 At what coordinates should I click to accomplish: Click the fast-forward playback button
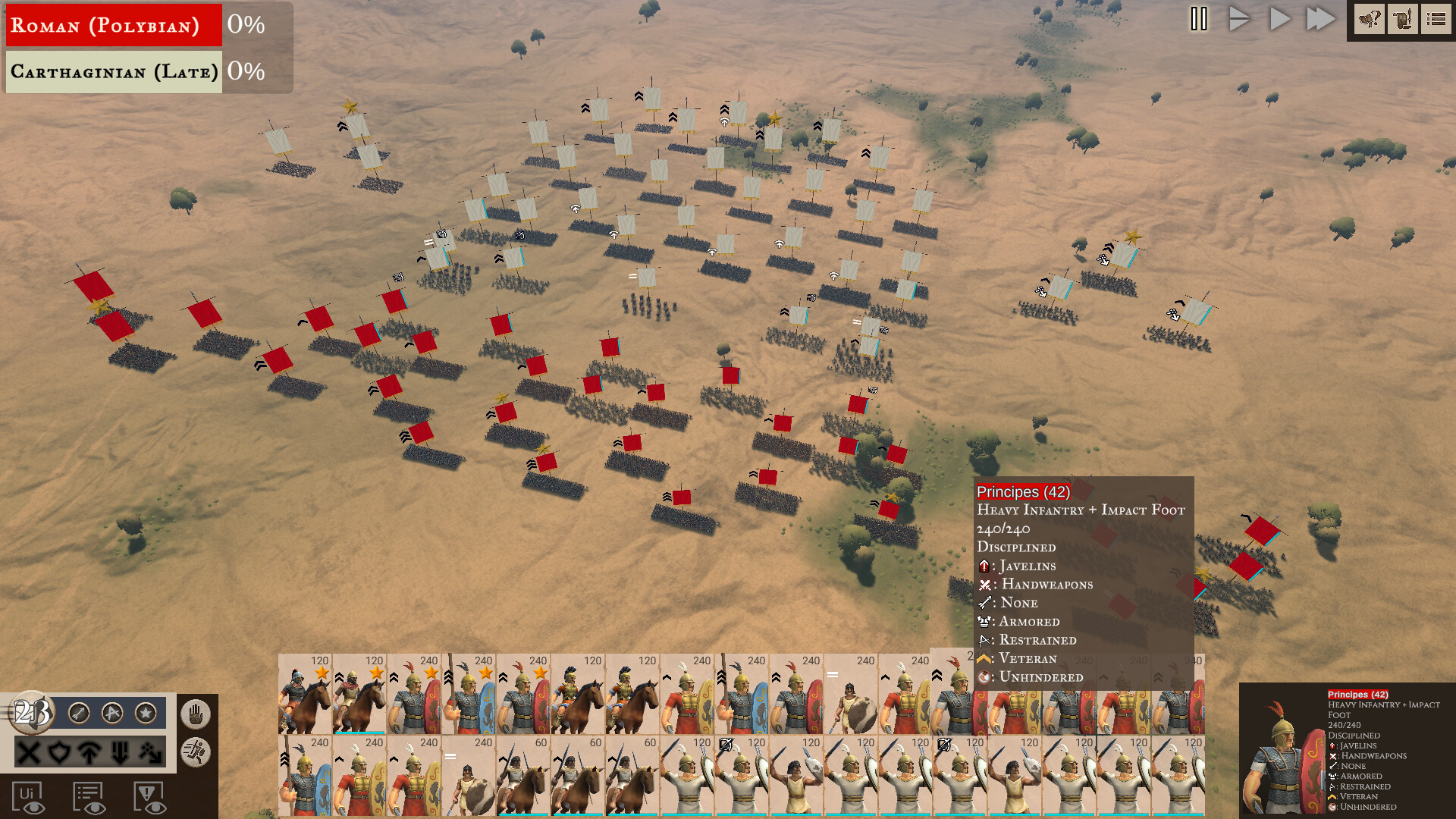point(1319,19)
